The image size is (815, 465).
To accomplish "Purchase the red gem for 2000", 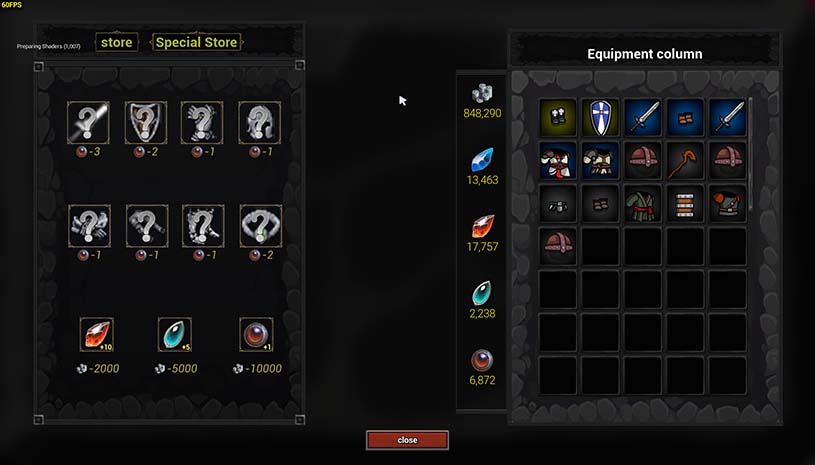I will tap(96, 335).
